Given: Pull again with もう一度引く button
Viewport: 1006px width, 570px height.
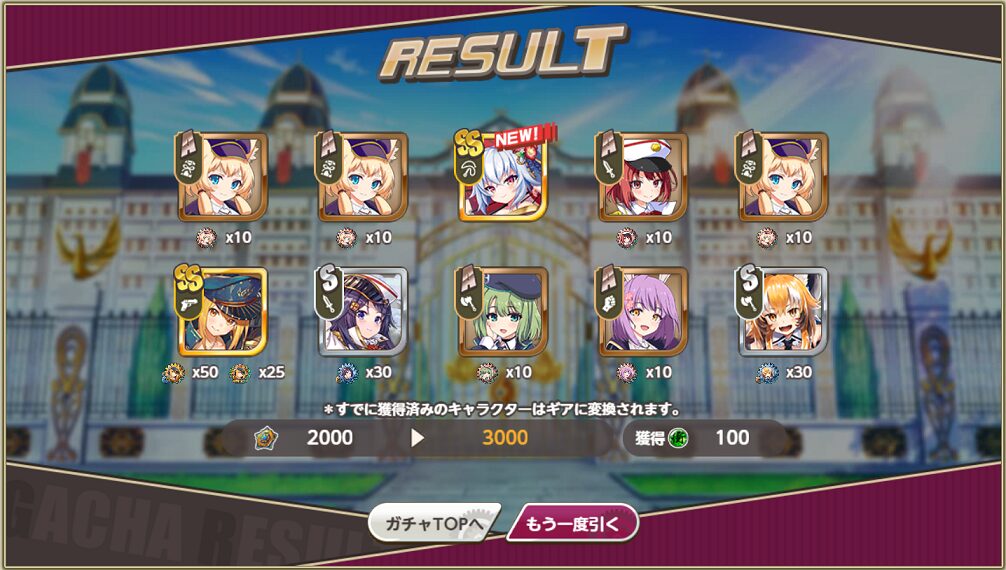Looking at the screenshot, I should coord(572,523).
